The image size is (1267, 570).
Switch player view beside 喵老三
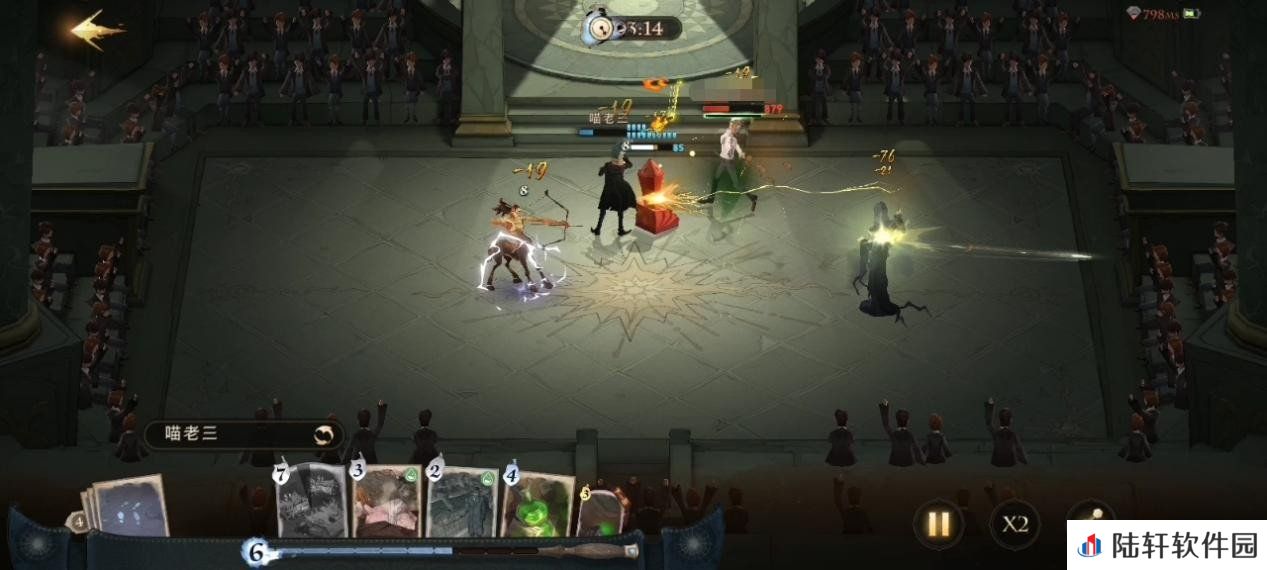pyautogui.click(x=324, y=434)
